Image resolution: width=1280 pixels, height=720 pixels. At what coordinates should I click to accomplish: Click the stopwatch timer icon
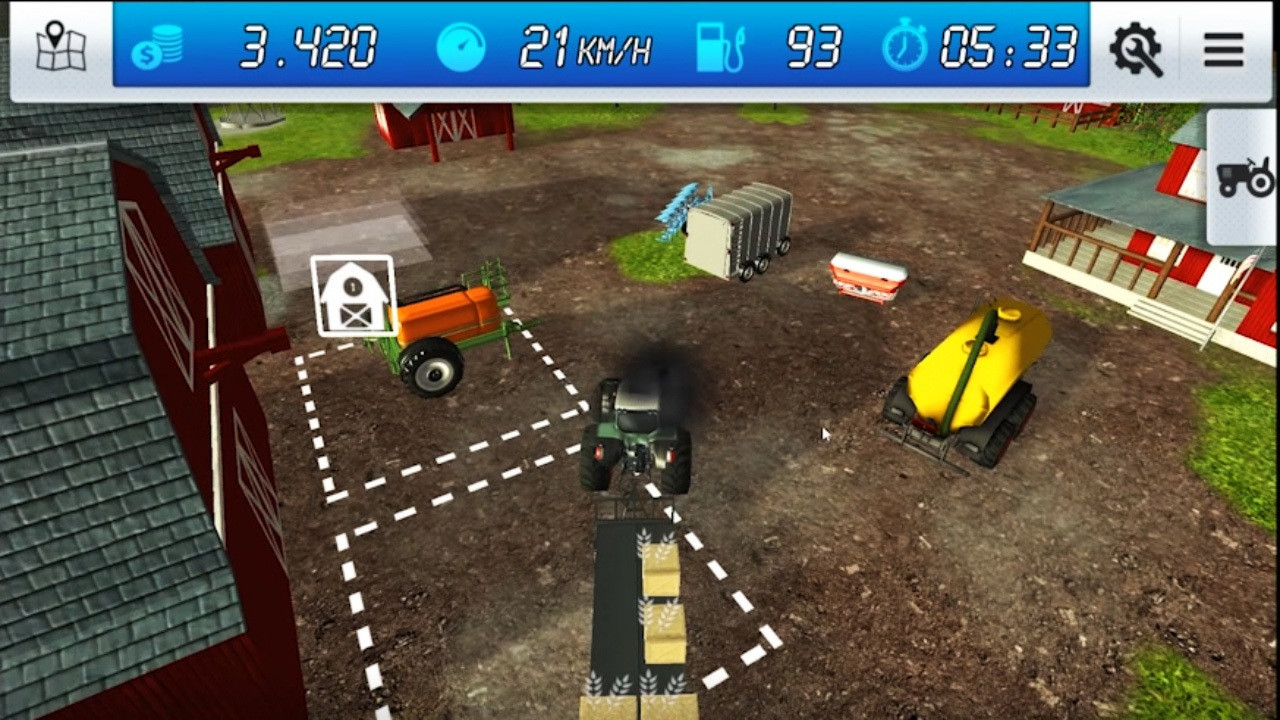point(905,46)
